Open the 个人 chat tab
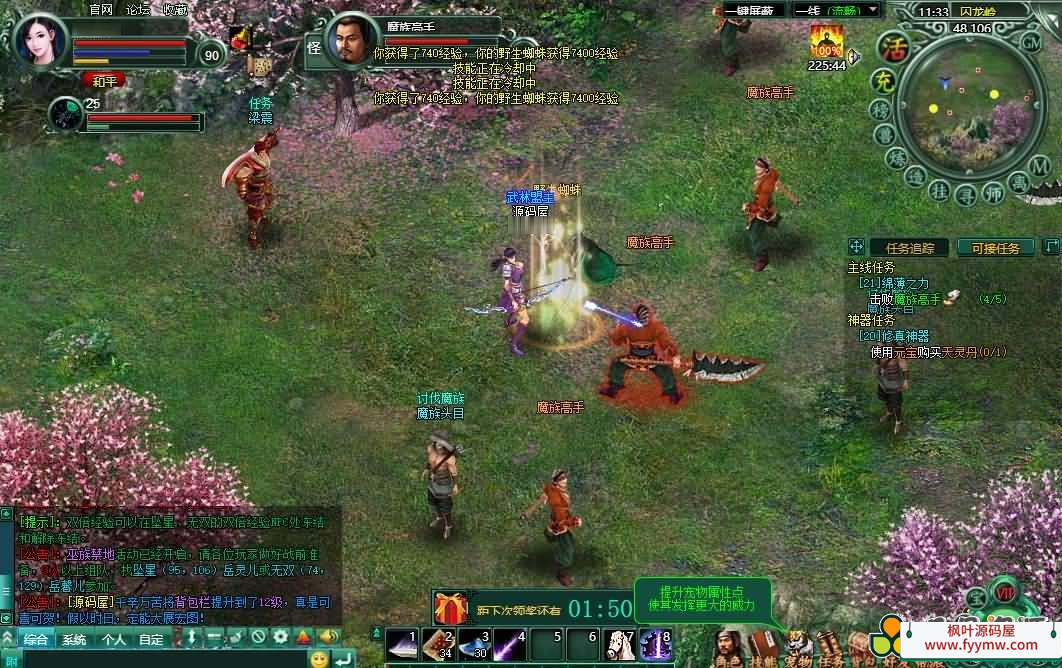1062x668 pixels. [x=113, y=639]
